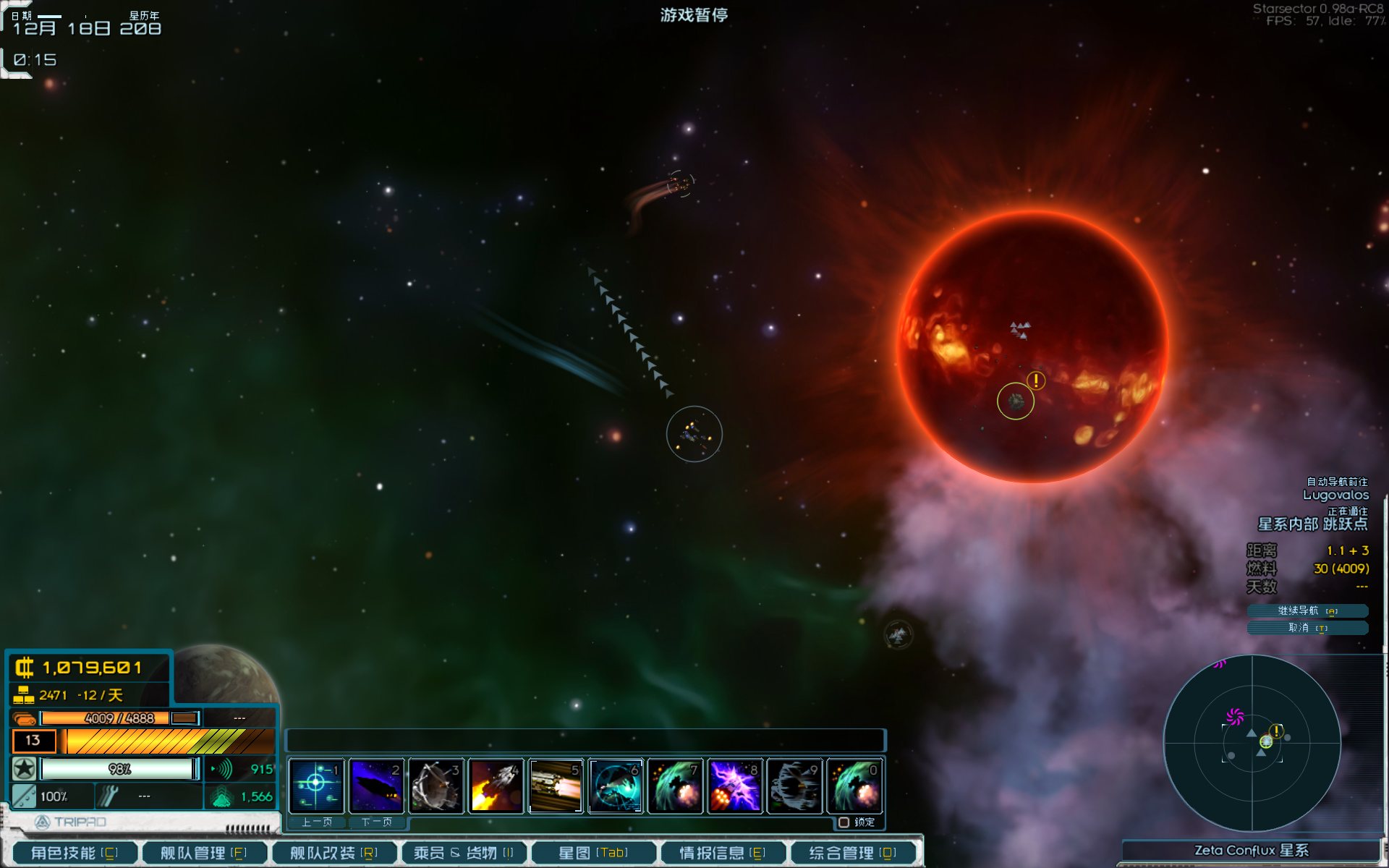Activate the Emergency Burn flaming-ship ability
This screenshot has height=868, width=1389.
[496, 786]
